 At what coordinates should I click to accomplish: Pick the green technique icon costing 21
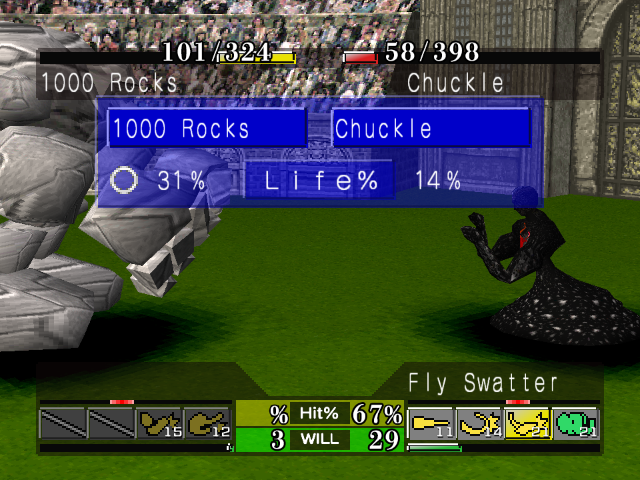pos(575,424)
